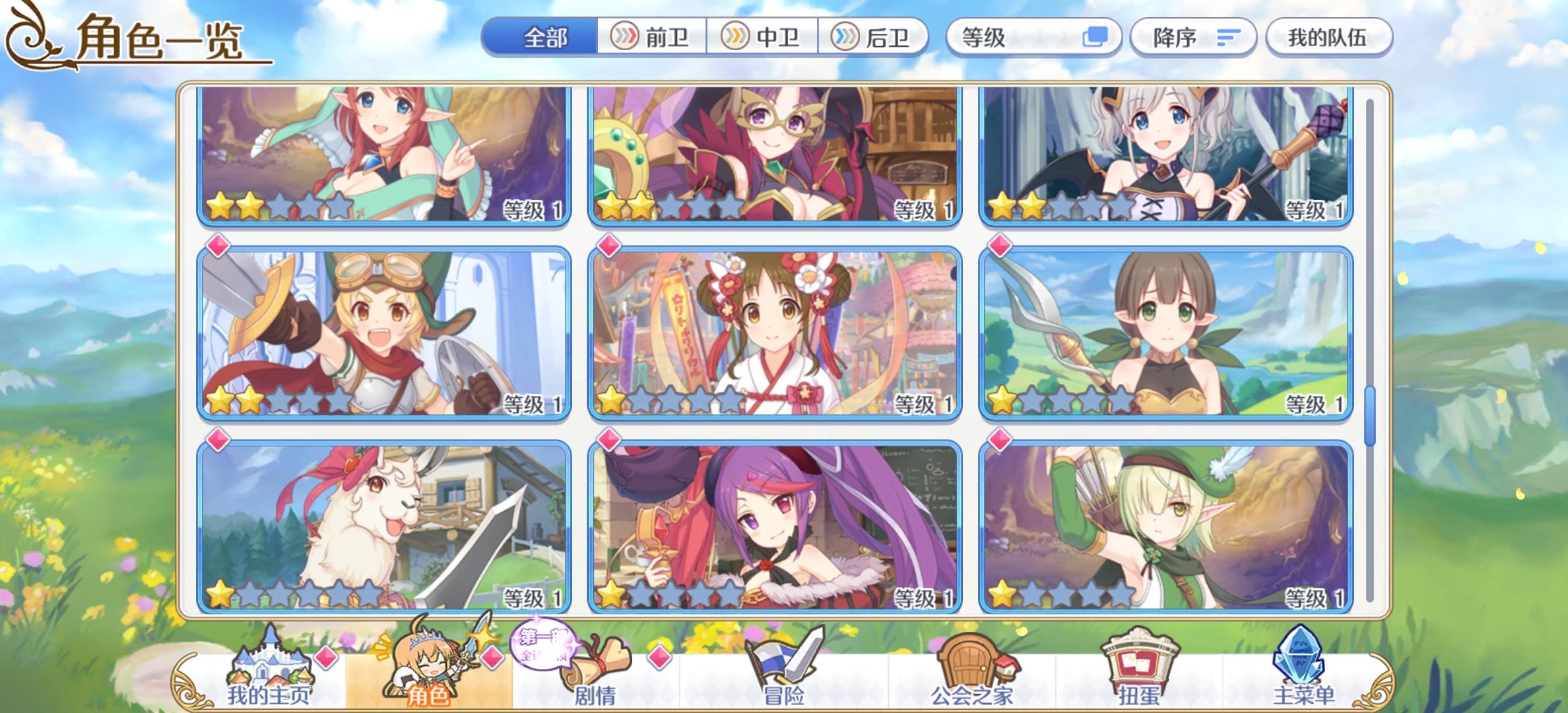
Task: Open 我的队伍 team screen
Action: (x=1327, y=38)
